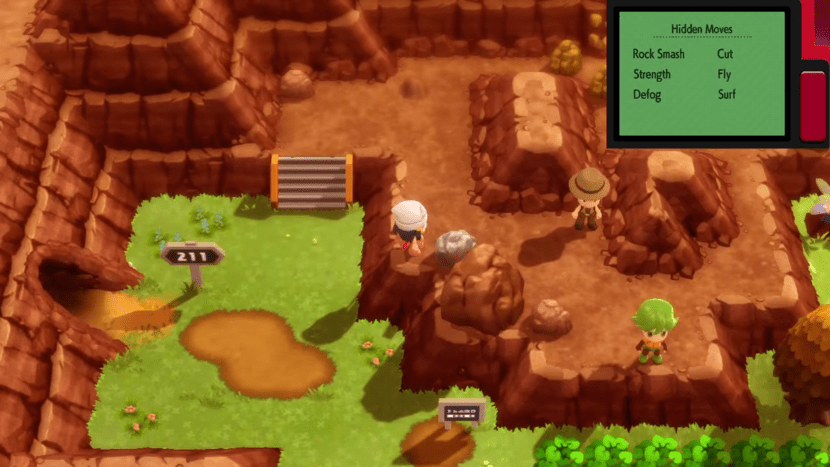The width and height of the screenshot is (830, 467).
Task: Choose Surf from the Pokétch list
Action: coord(727,95)
